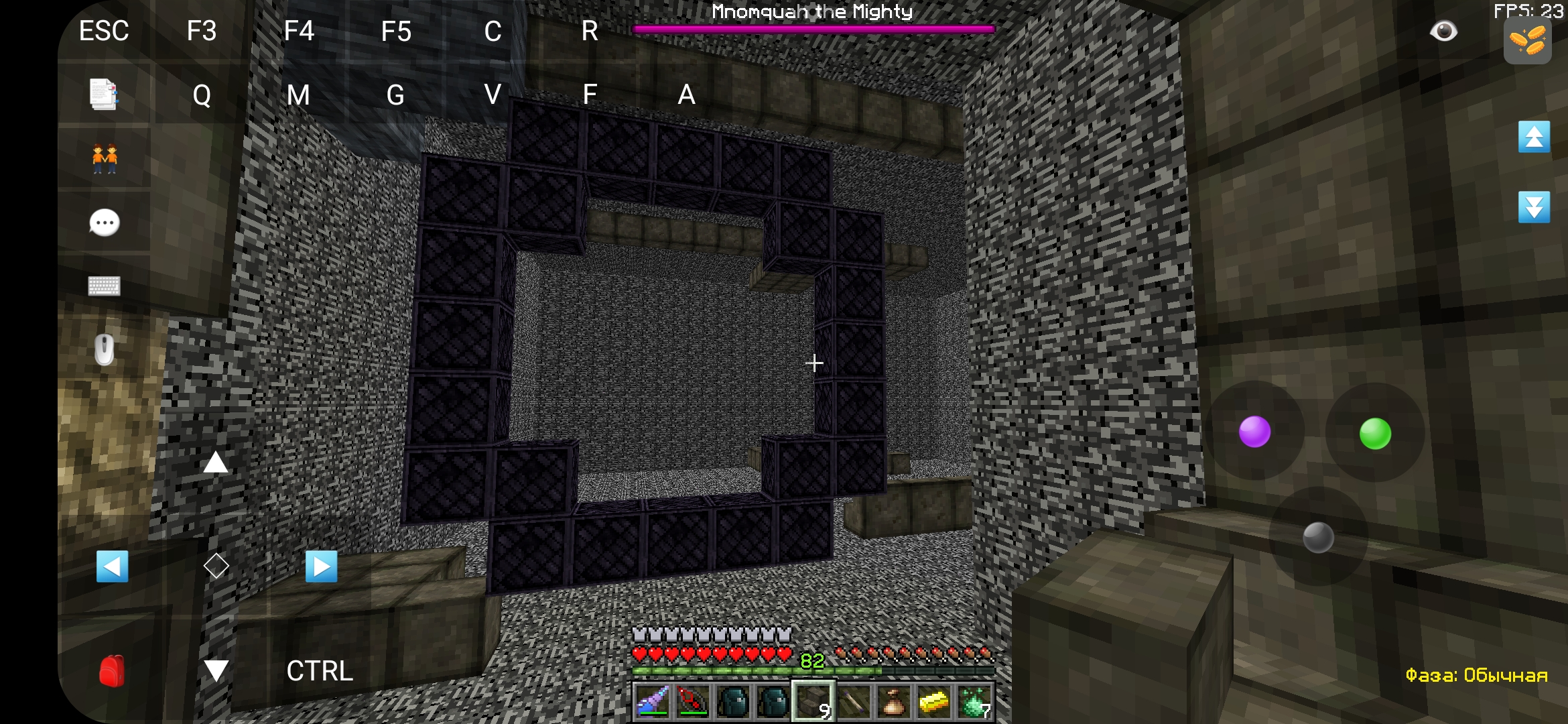The width and height of the screenshot is (1568, 724).
Task: Open the document notes icon
Action: [x=104, y=95]
